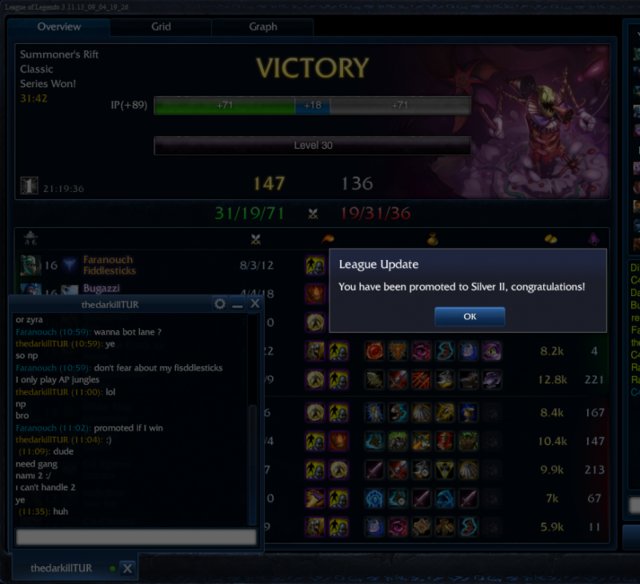Open the Graph tab
The image size is (640, 584).
tap(262, 27)
